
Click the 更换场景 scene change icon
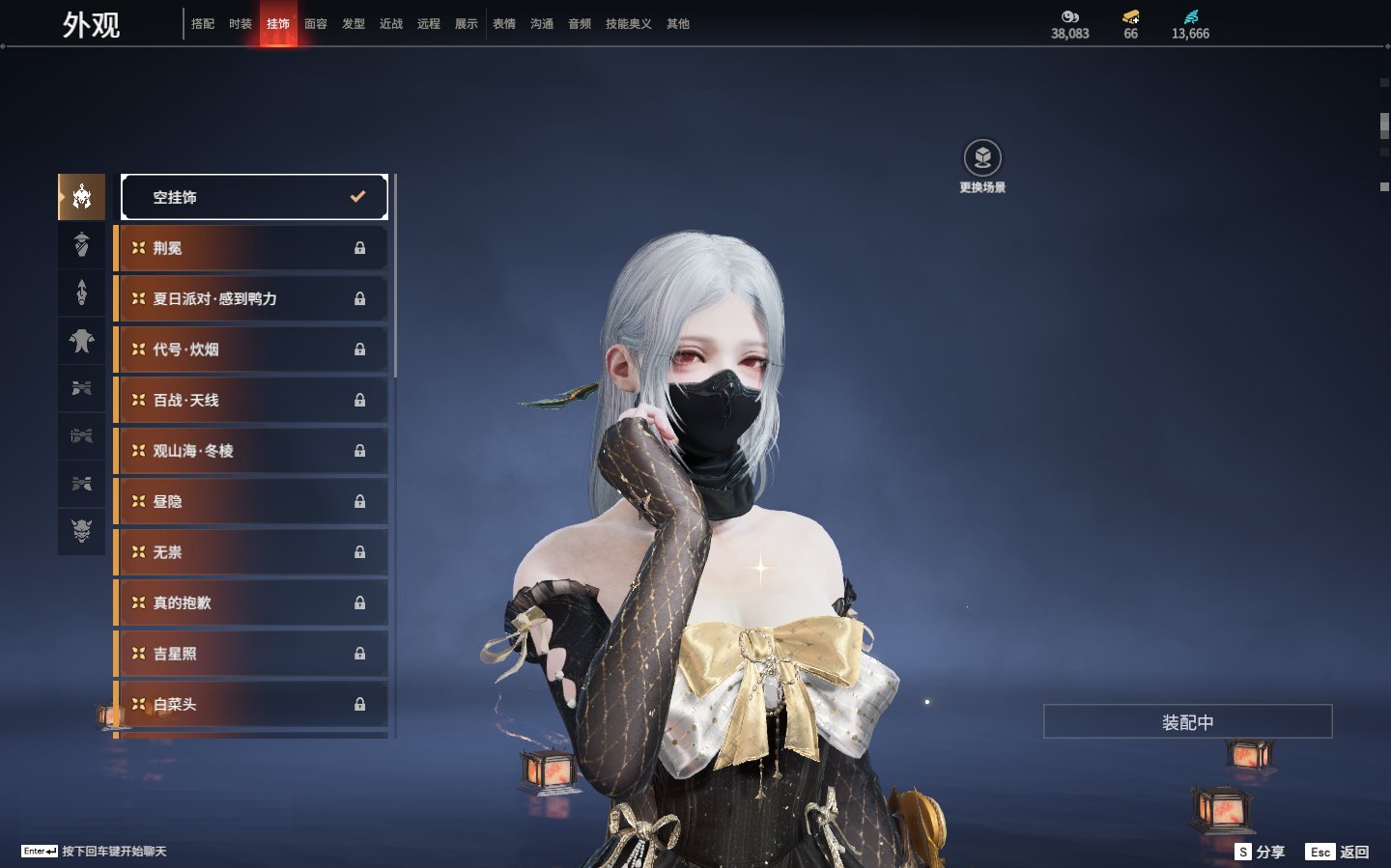click(982, 158)
